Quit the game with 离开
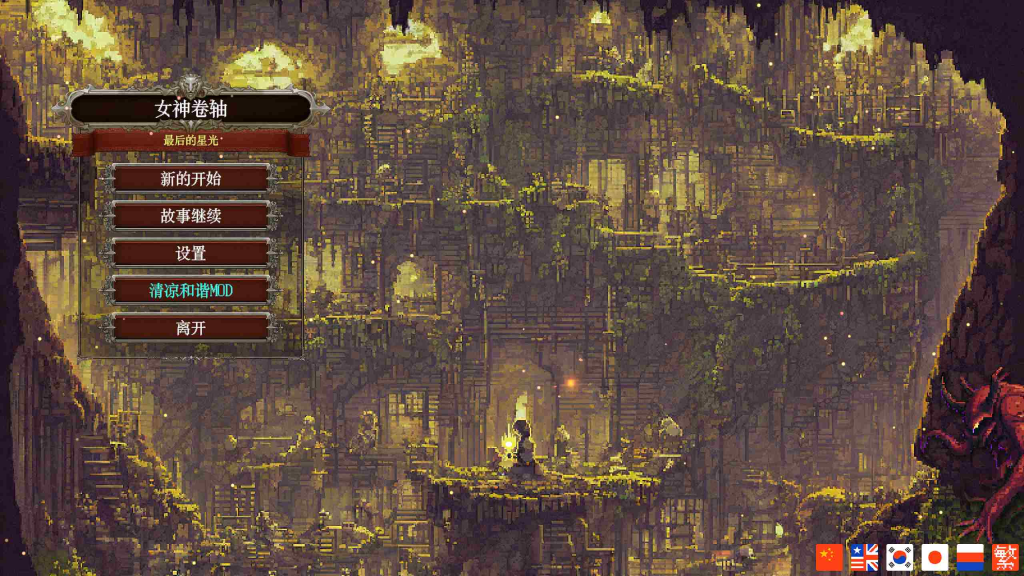Image resolution: width=1024 pixels, height=576 pixels. (191, 327)
